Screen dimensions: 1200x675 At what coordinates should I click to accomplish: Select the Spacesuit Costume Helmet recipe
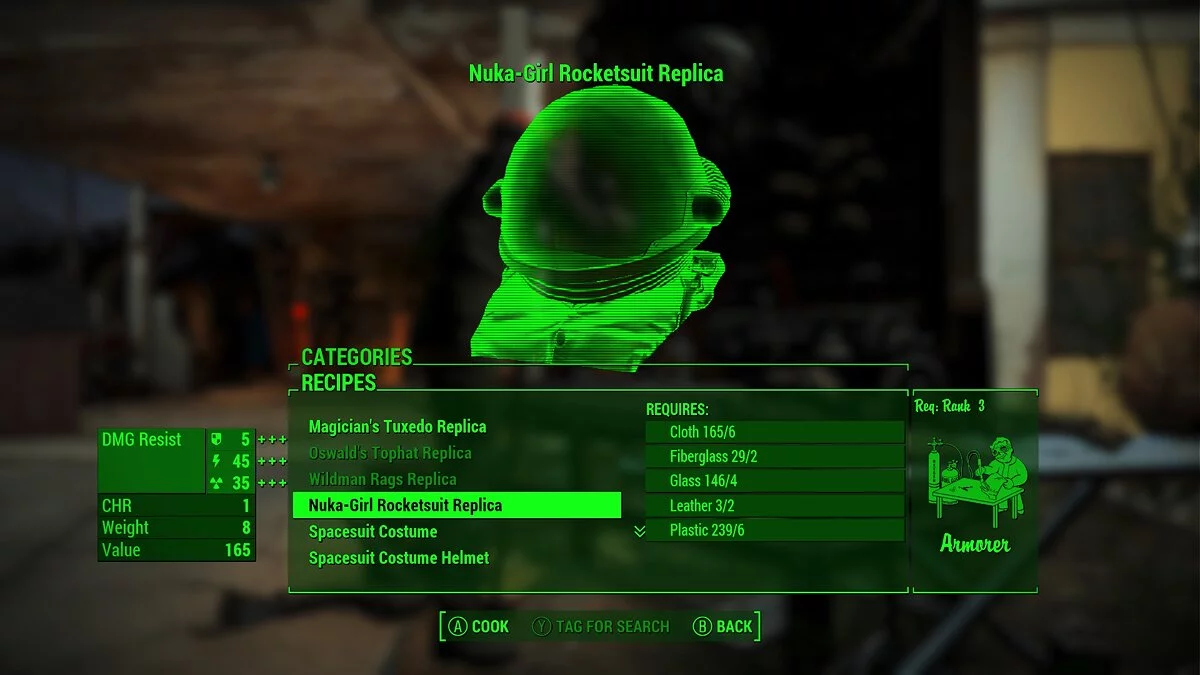click(398, 558)
